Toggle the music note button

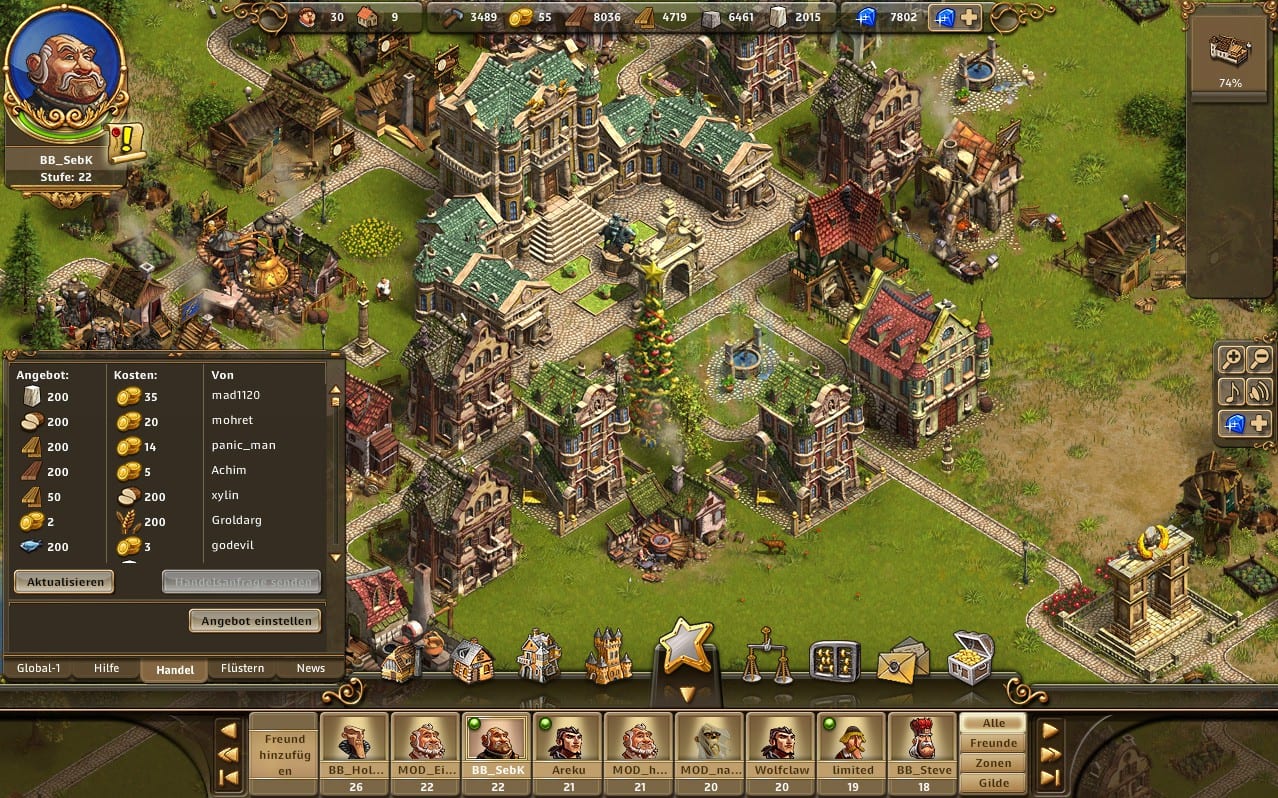click(x=1232, y=391)
